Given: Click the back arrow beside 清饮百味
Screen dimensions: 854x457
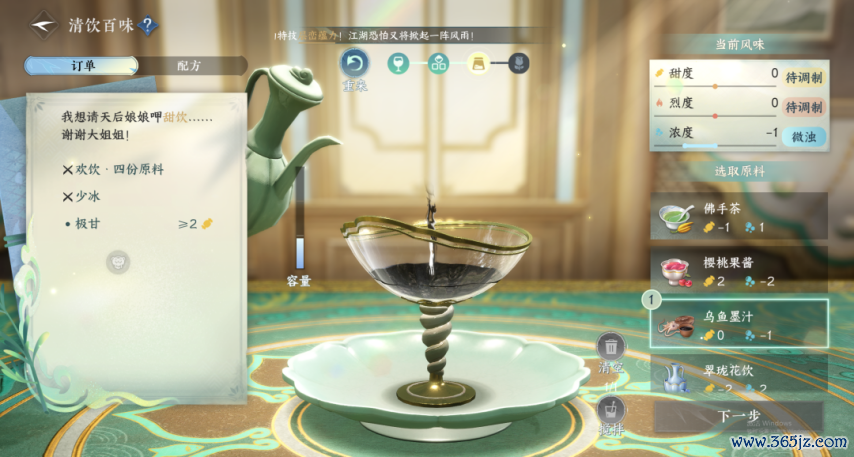Looking at the screenshot, I should [x=42, y=25].
